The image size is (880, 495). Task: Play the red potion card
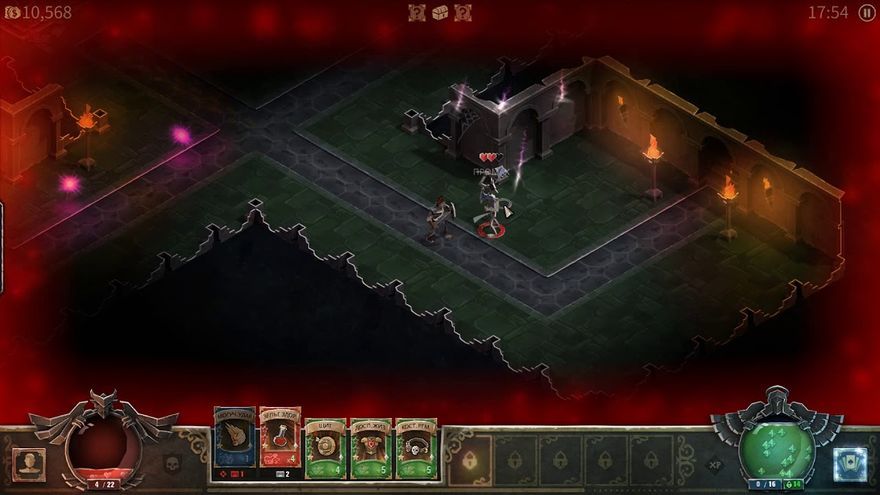point(280,441)
